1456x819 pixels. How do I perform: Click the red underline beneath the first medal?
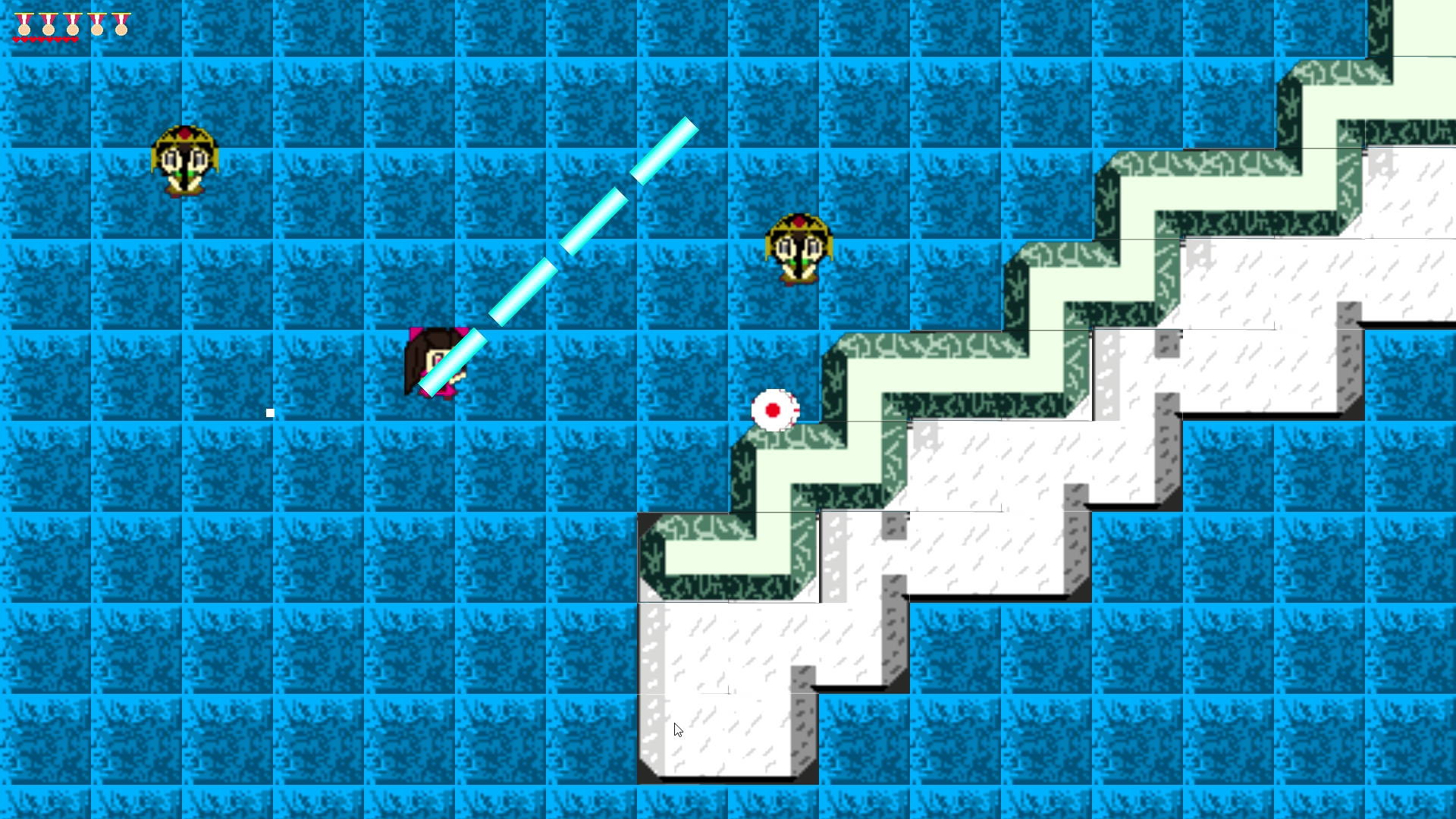[x=24, y=39]
